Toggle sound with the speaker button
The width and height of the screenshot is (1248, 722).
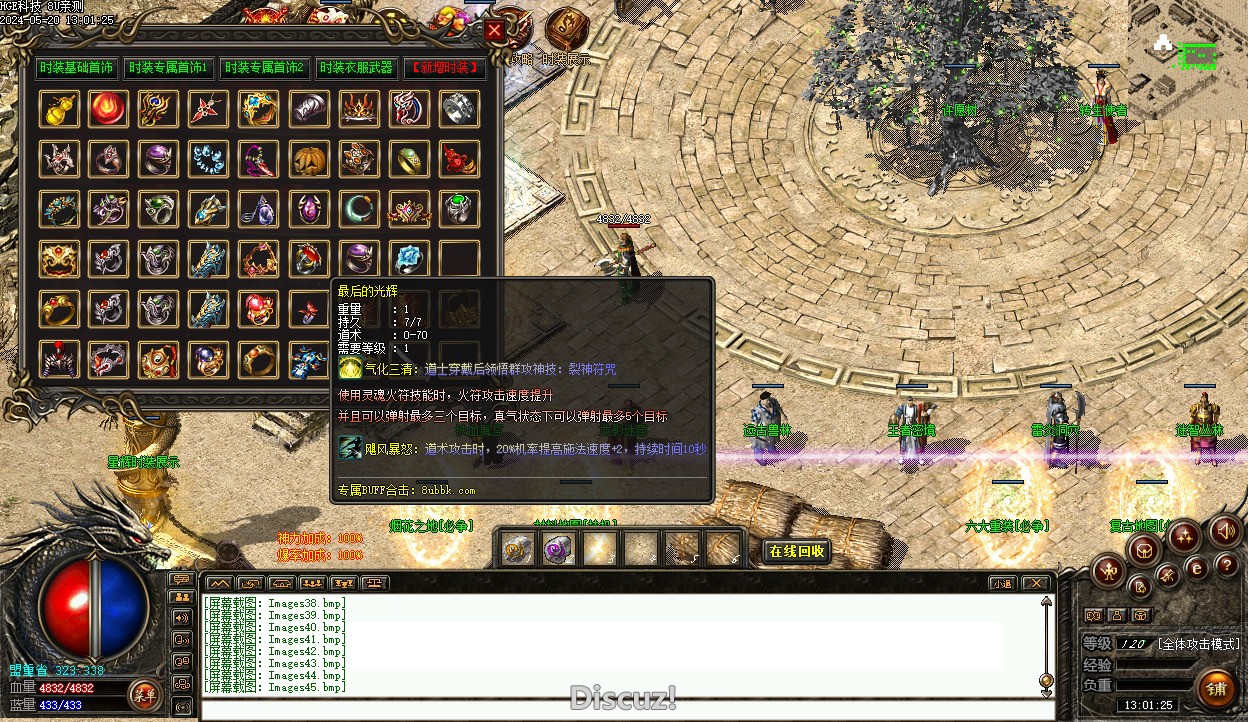(1225, 530)
